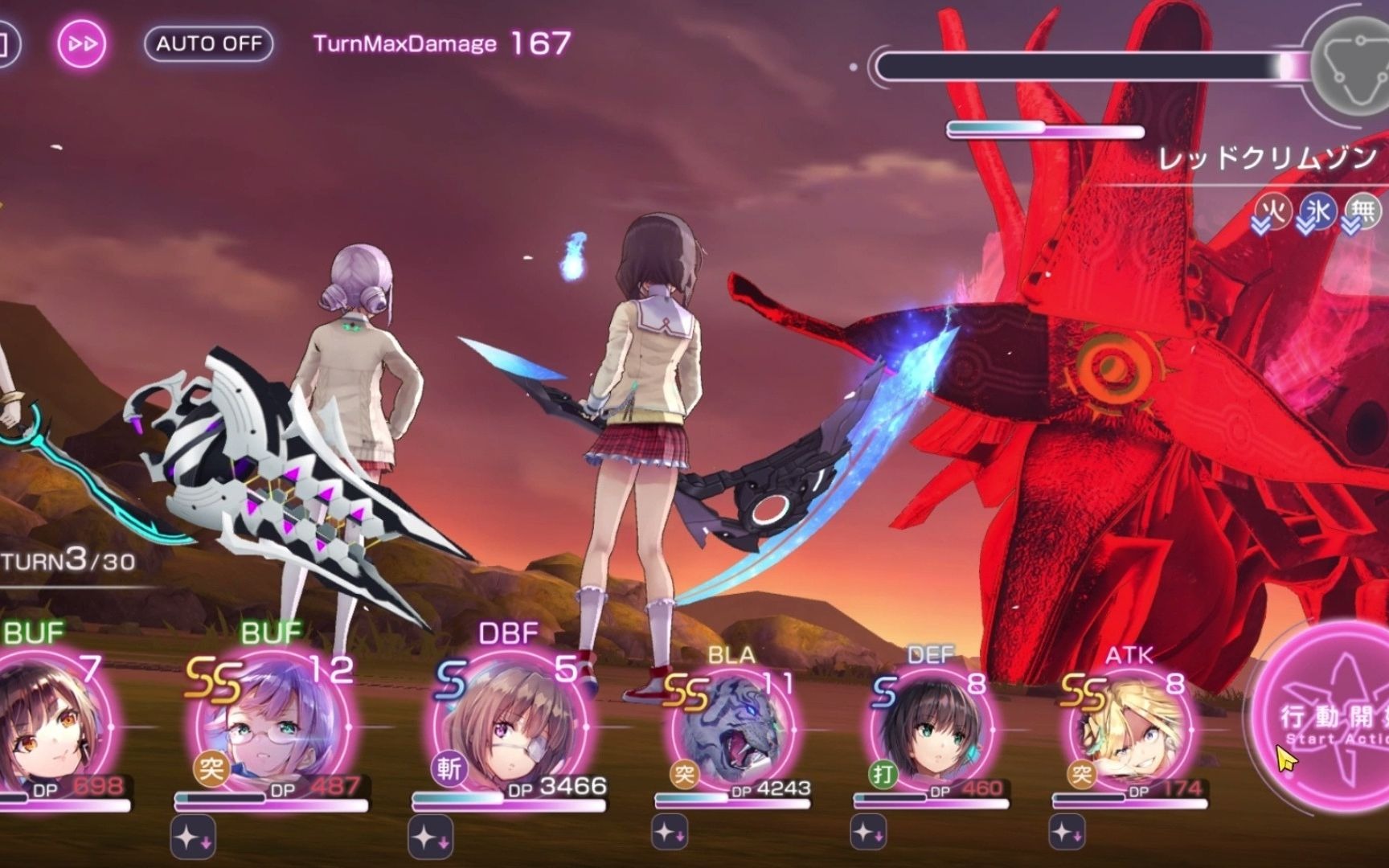The height and width of the screenshot is (868, 1389).
Task: Inspect the ice weakness icon on the enemy
Action: point(1317,211)
